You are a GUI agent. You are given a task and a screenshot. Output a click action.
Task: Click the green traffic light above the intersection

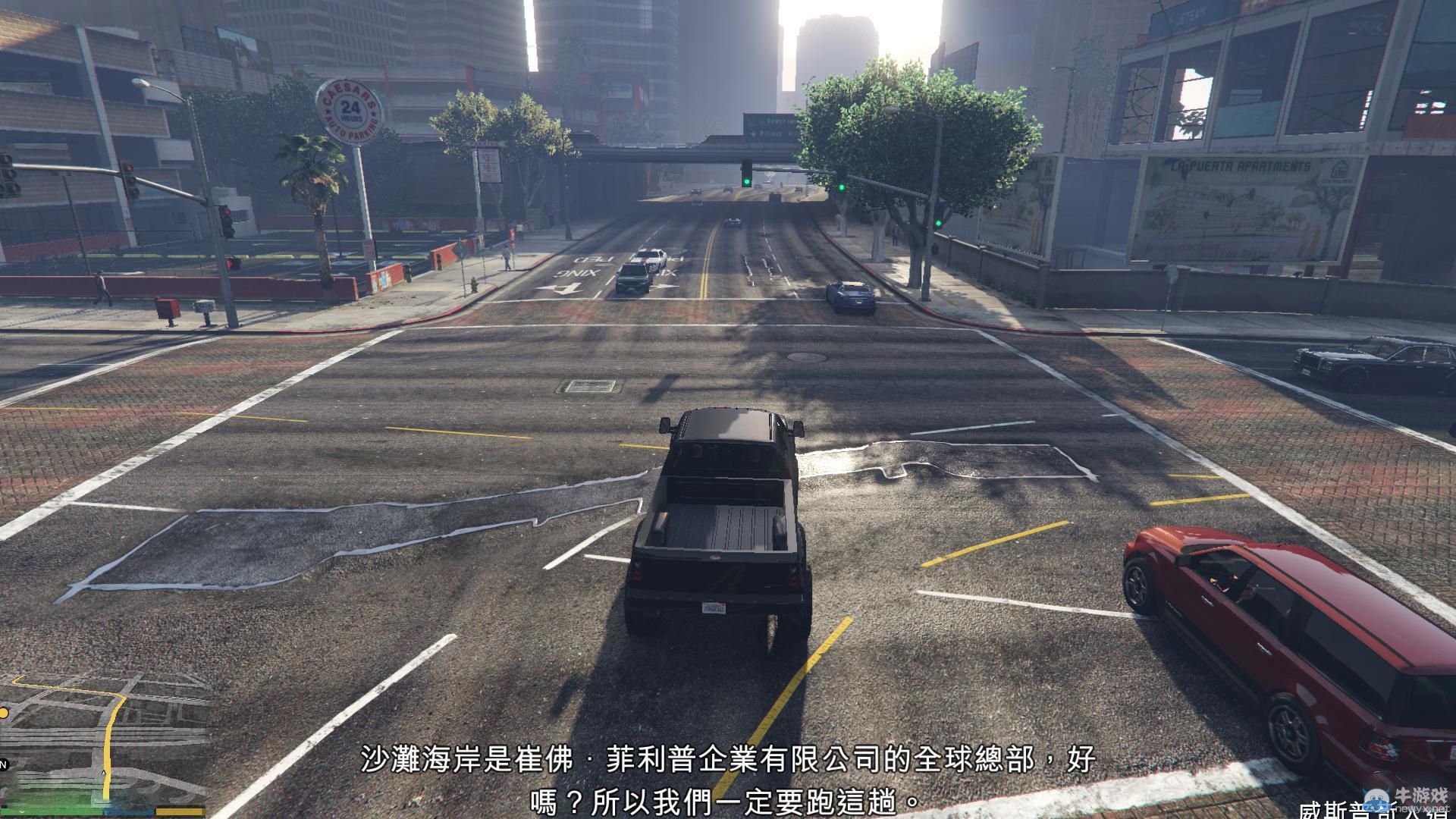(746, 182)
